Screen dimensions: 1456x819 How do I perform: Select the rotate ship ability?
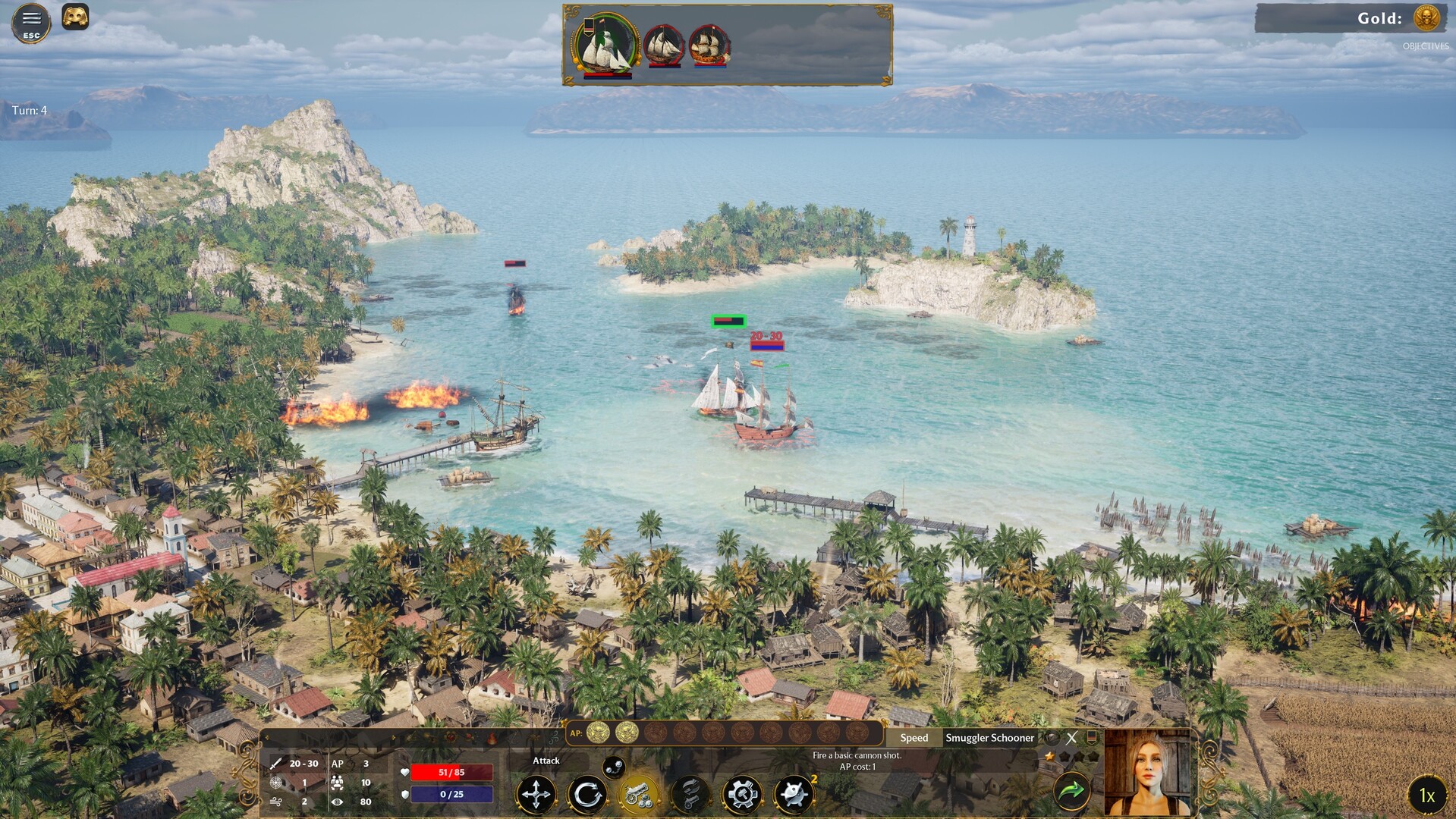coord(588,793)
